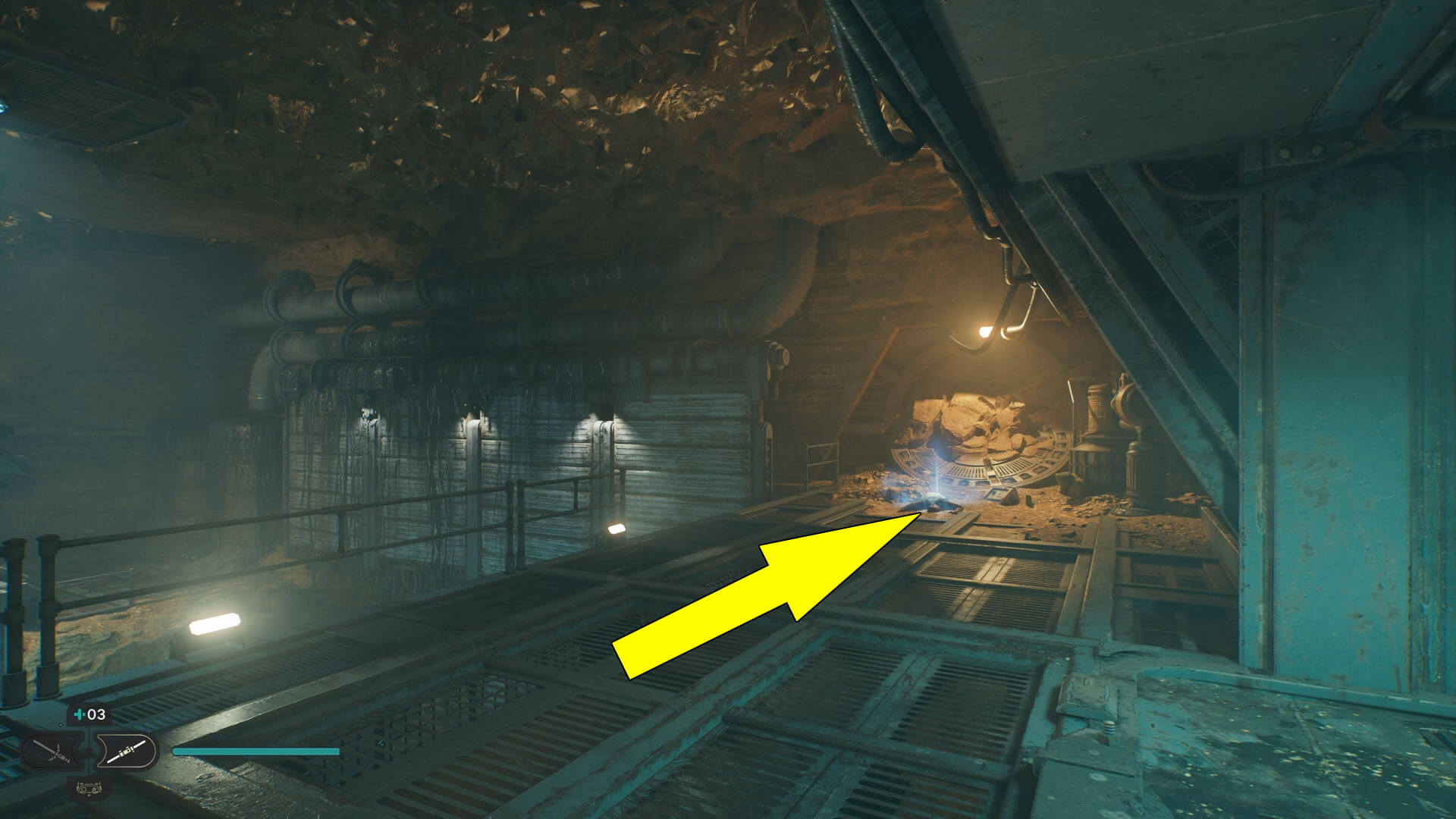Click the stim count number 03
The image size is (1456, 819).
[96, 714]
